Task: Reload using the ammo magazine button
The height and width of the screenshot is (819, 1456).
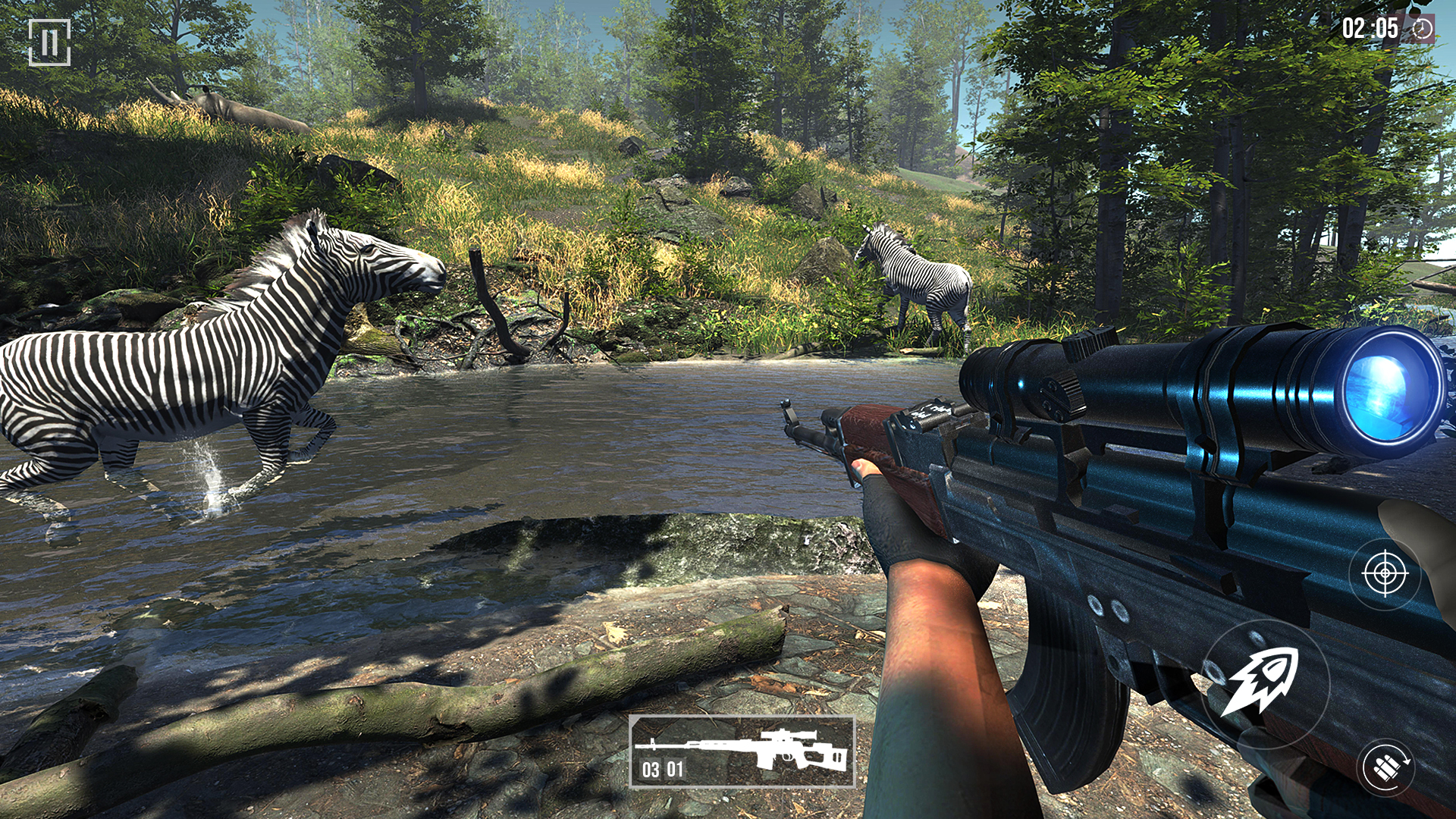Action: click(1386, 767)
